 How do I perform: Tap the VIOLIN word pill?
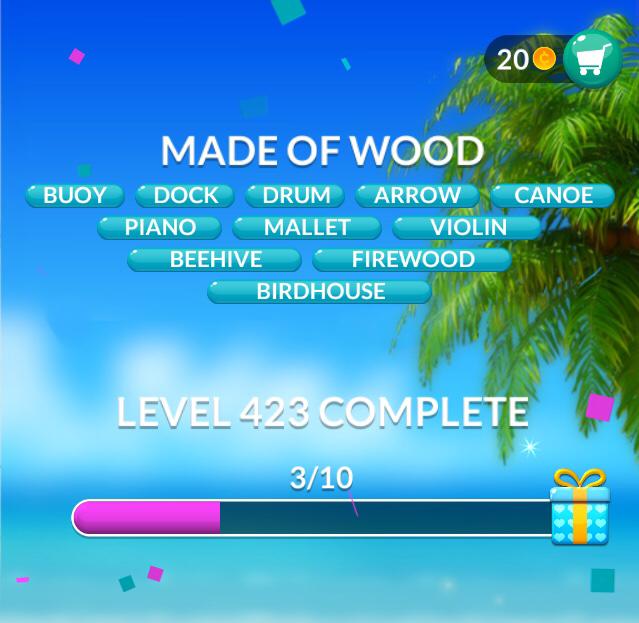[x=468, y=227]
